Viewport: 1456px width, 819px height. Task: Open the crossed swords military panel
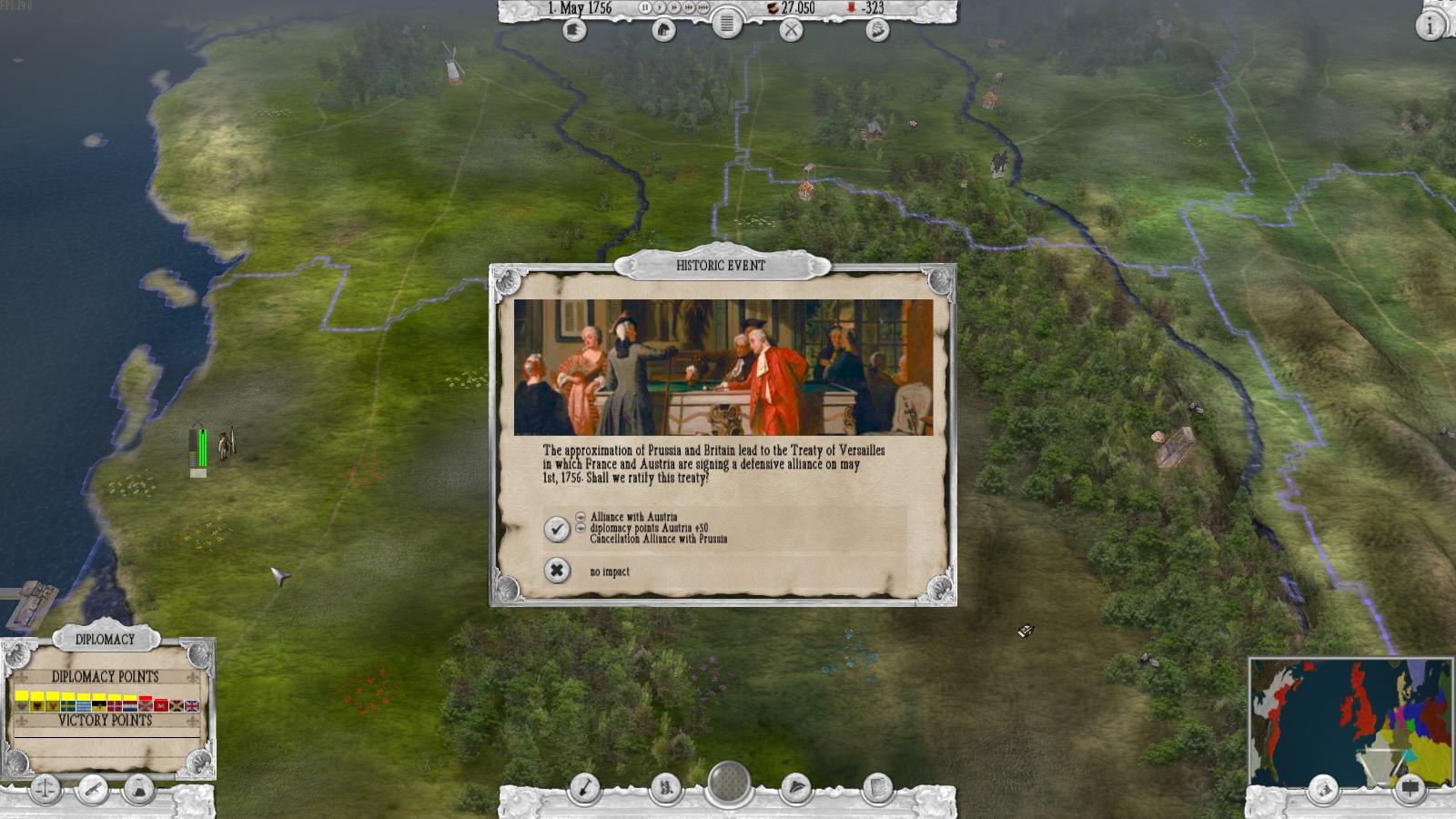[792, 30]
